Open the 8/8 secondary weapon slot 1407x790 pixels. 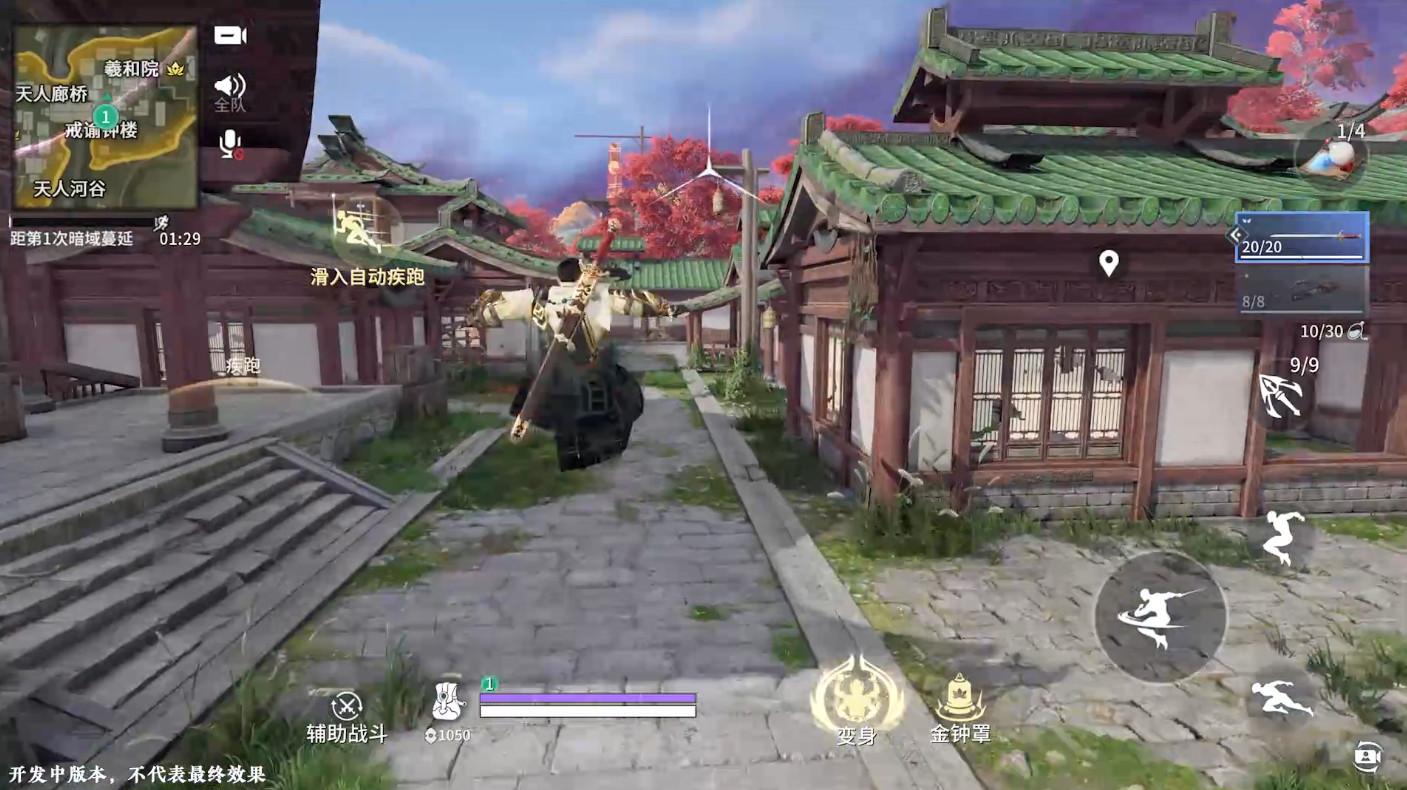1300,293
